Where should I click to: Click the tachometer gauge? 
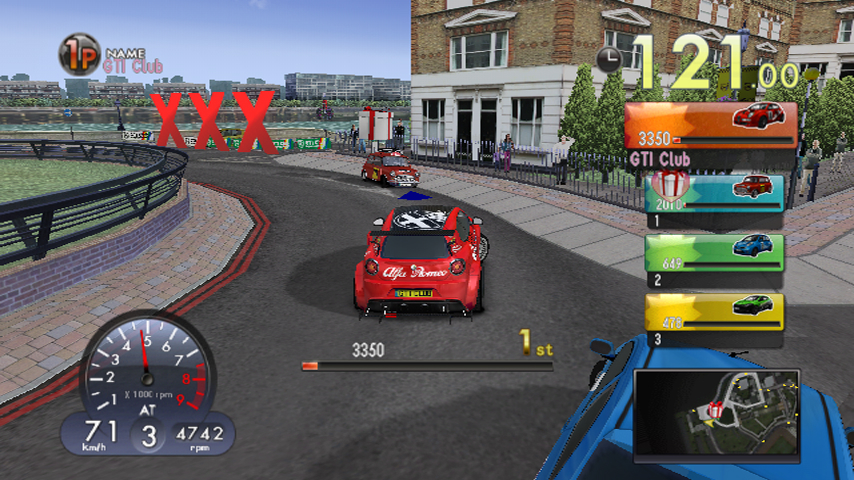(x=147, y=365)
